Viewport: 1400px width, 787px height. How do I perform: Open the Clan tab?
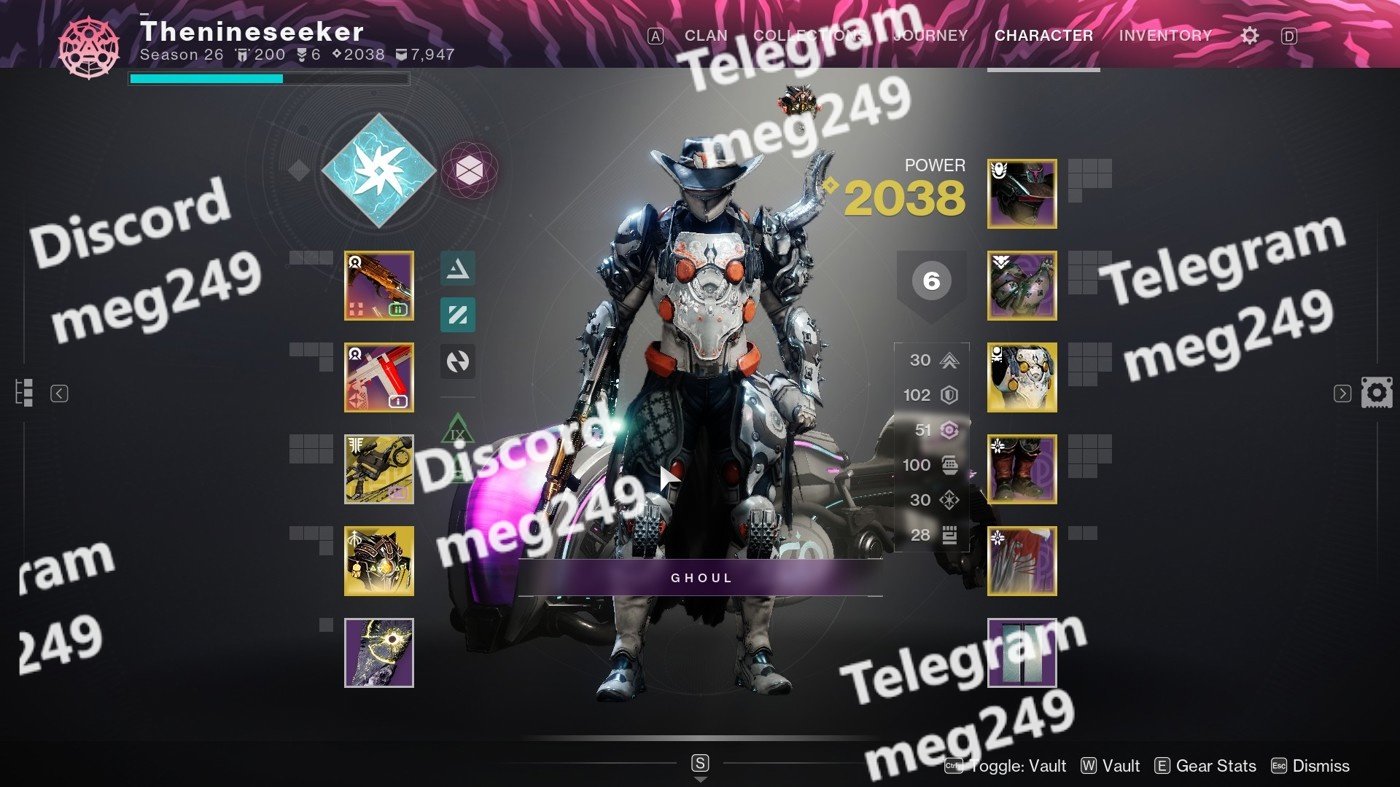705,36
